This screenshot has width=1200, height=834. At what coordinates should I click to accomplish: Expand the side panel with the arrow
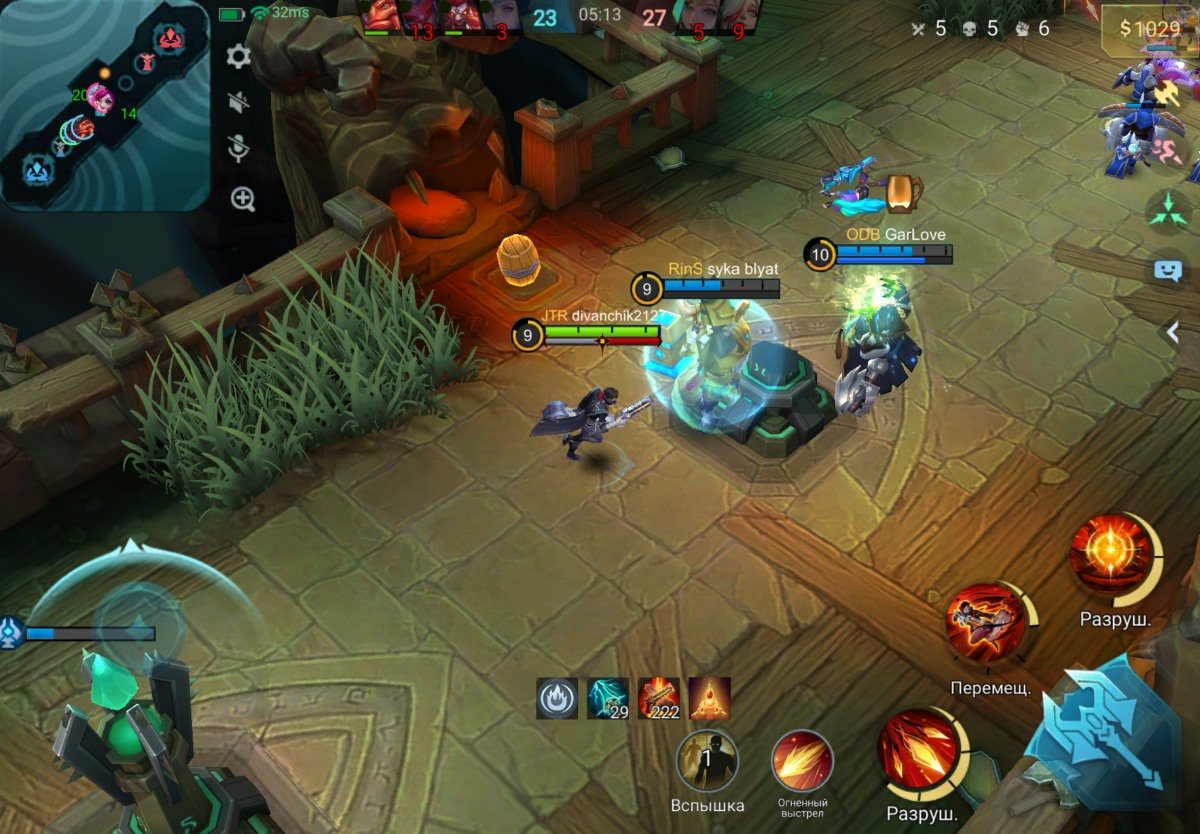point(1173,333)
